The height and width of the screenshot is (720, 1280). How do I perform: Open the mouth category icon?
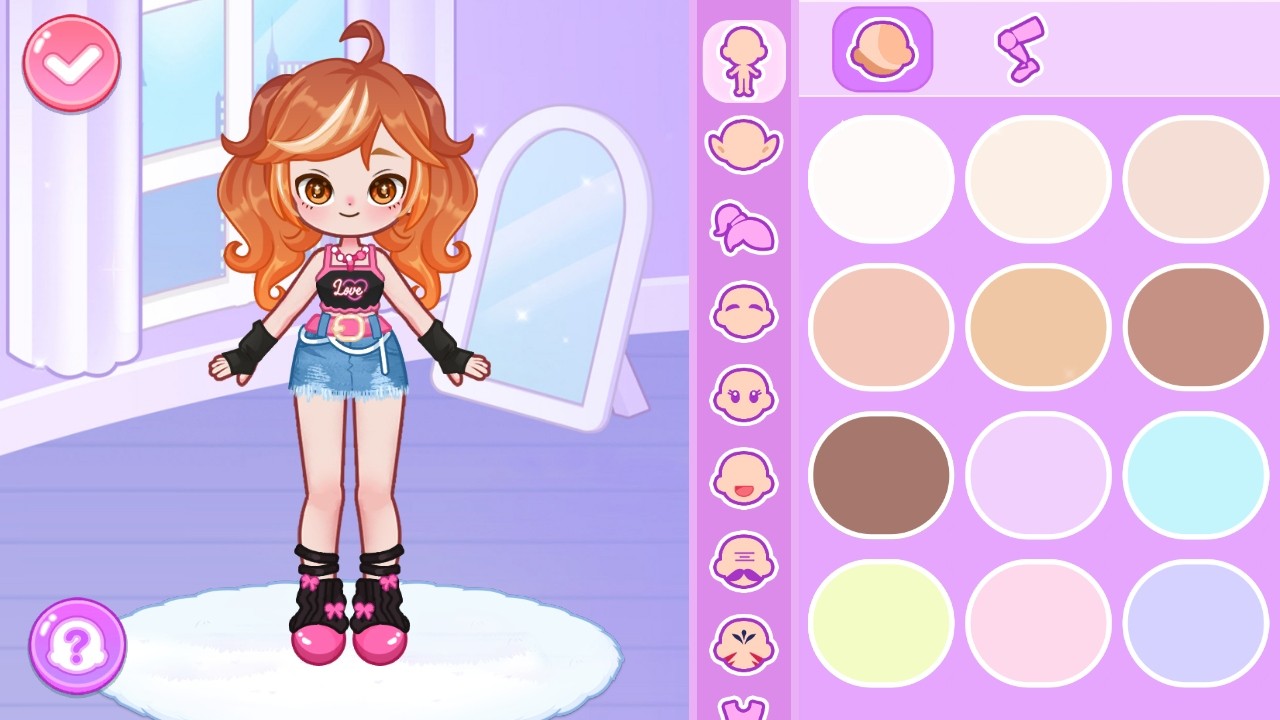point(743,477)
